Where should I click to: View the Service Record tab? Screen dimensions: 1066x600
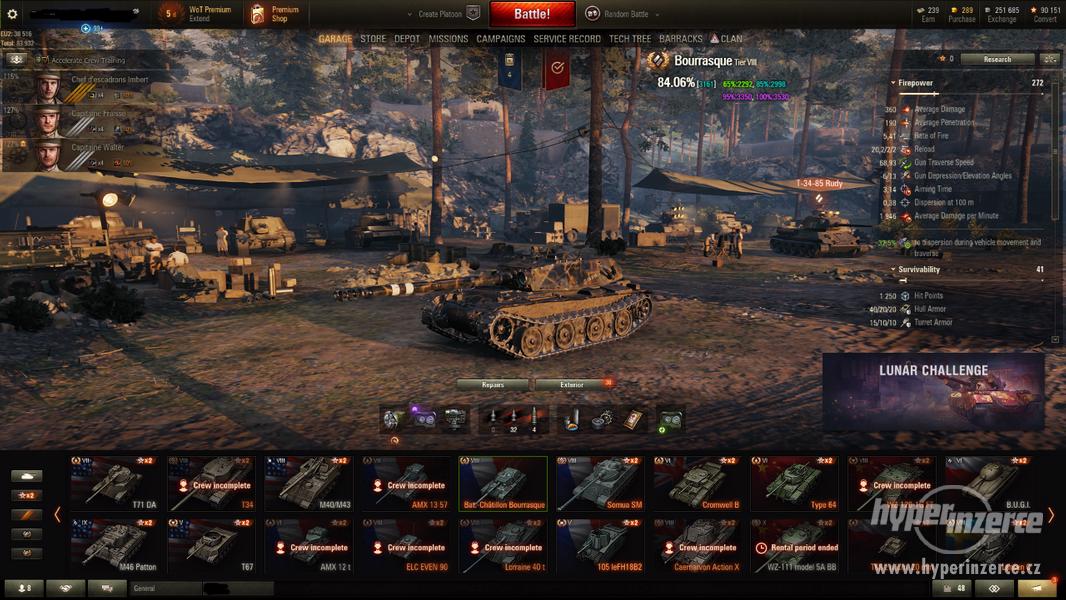(567, 39)
